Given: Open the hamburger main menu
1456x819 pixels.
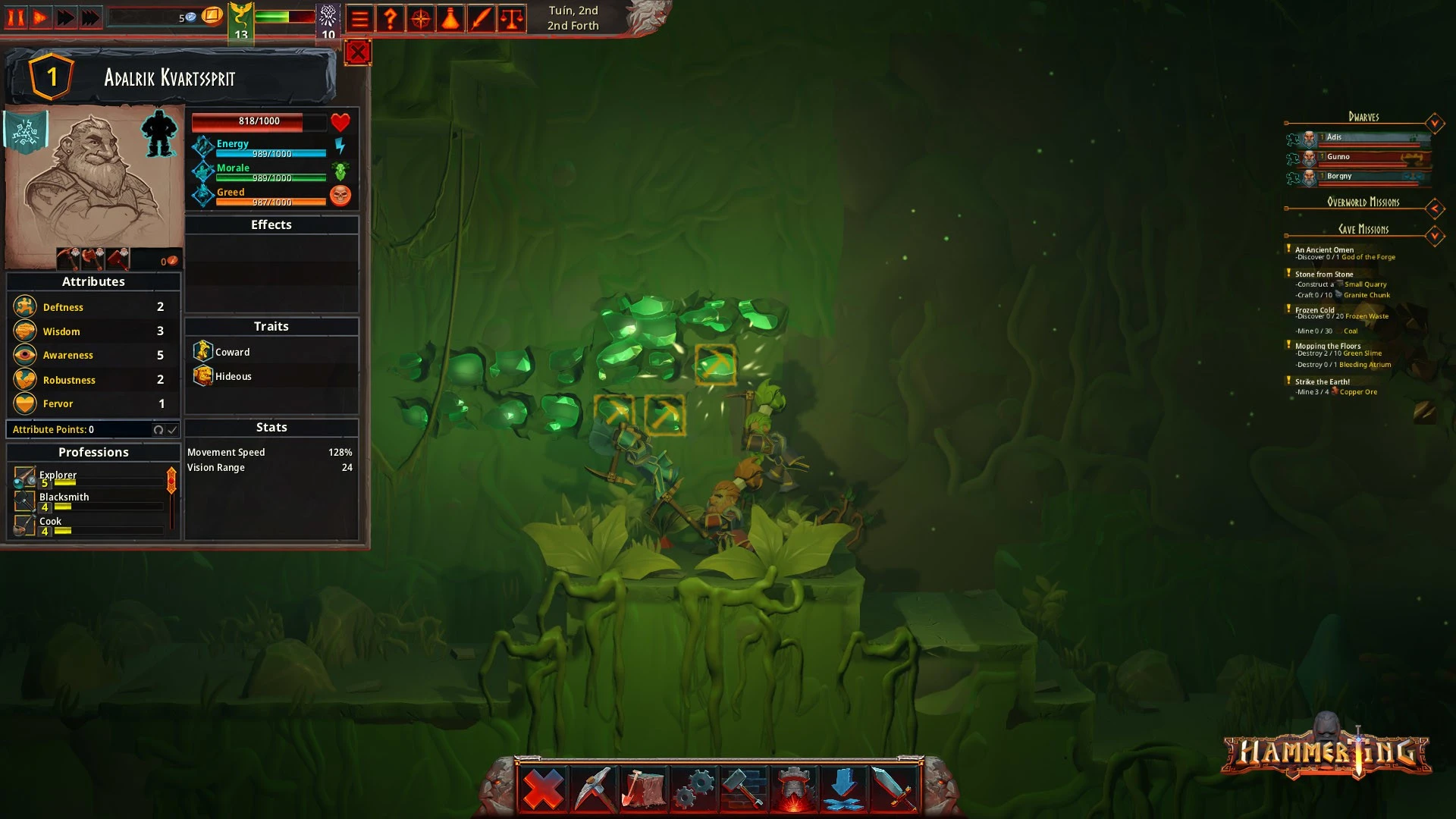Looking at the screenshot, I should (x=360, y=19).
